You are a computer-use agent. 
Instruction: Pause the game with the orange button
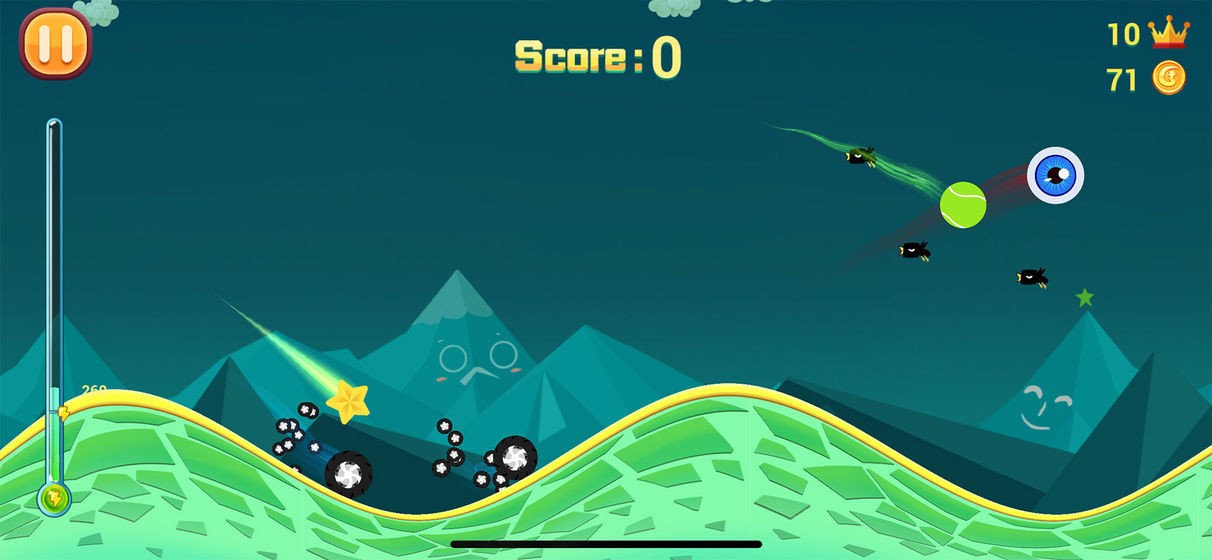click(55, 43)
